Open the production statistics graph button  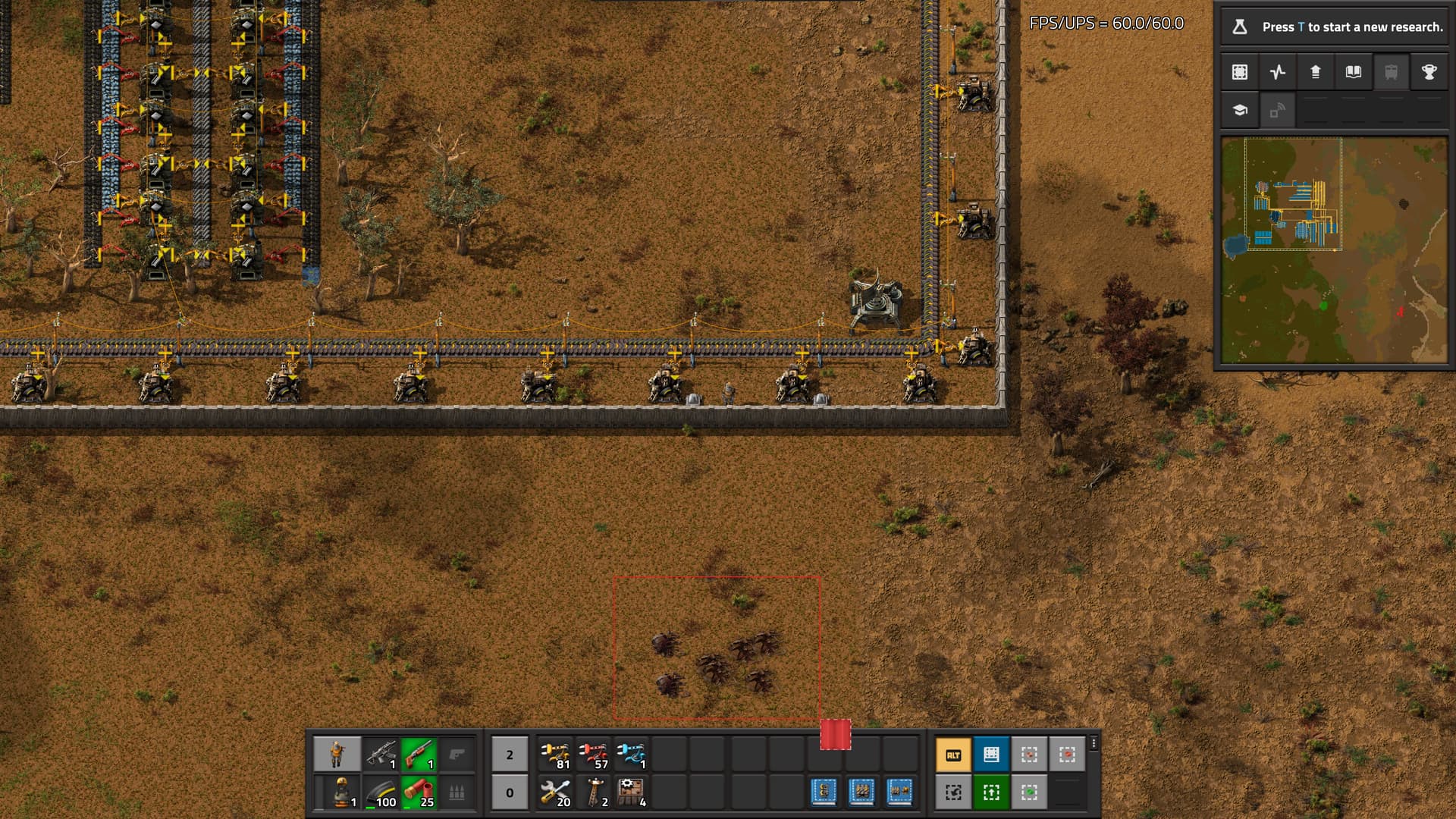(x=1278, y=72)
